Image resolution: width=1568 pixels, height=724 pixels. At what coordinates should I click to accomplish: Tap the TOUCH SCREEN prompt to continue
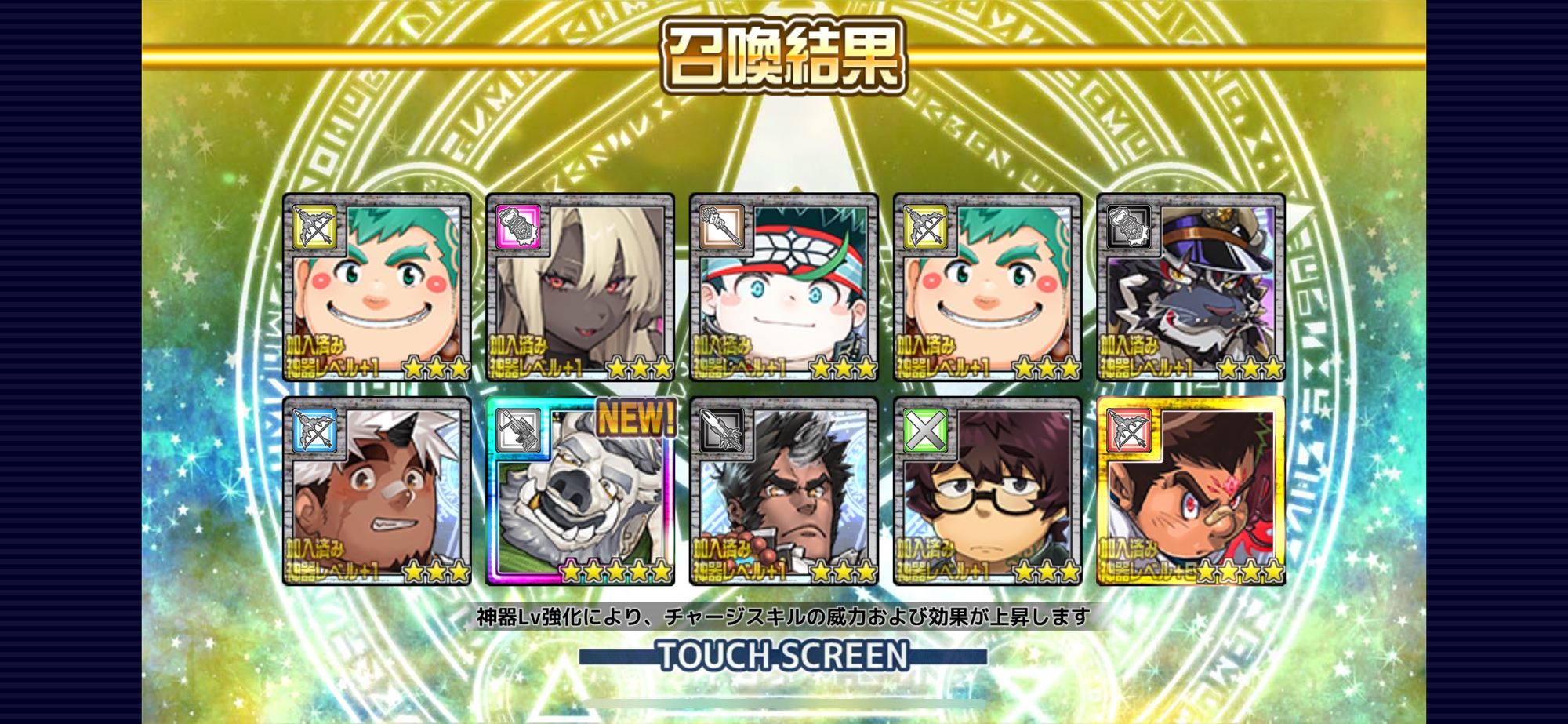tap(783, 656)
